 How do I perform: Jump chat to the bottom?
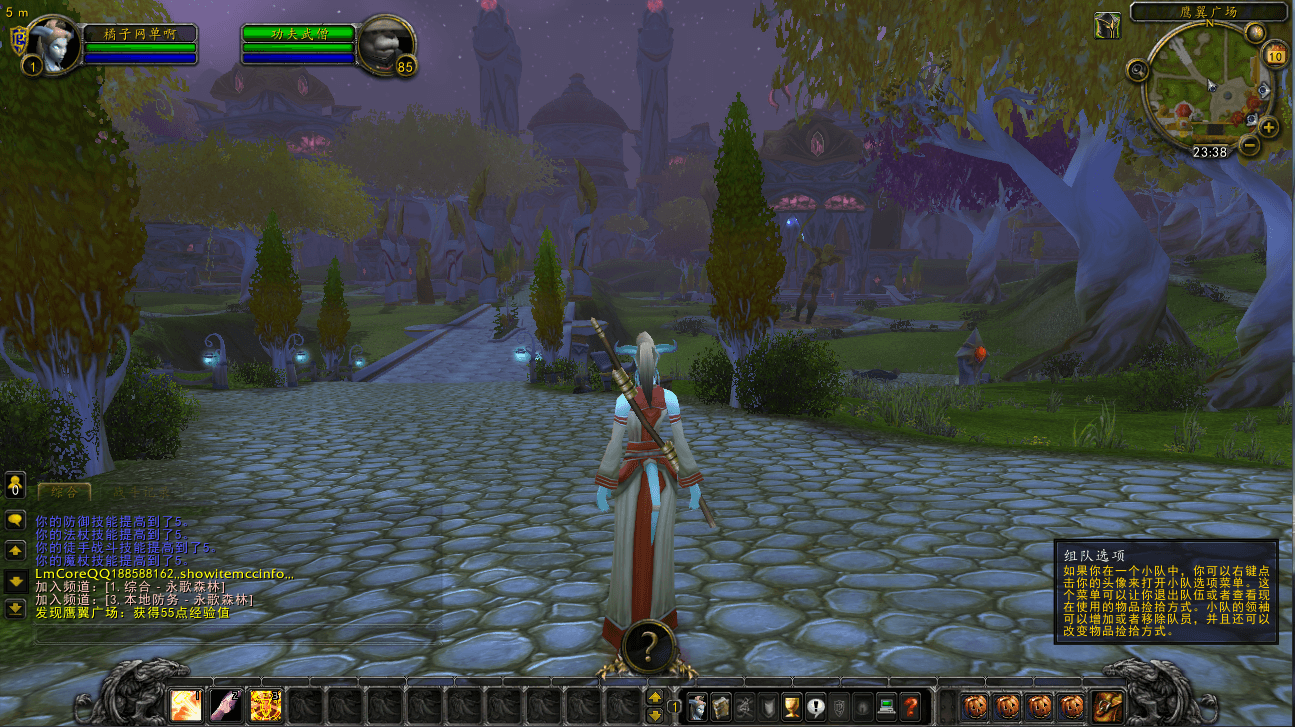(15, 608)
